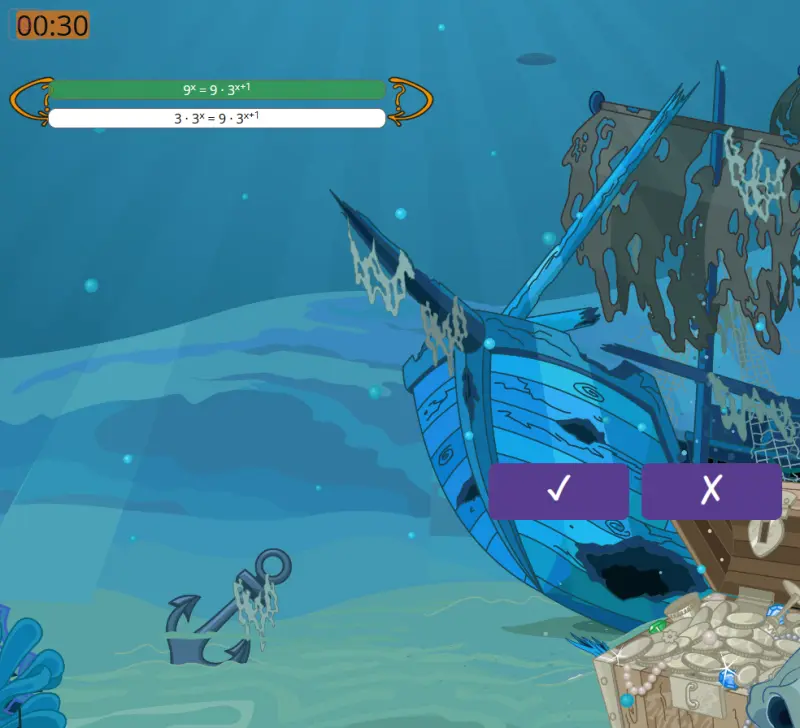Click the purple checkmark answer button
Screen dimensions: 800x728
click(558, 490)
